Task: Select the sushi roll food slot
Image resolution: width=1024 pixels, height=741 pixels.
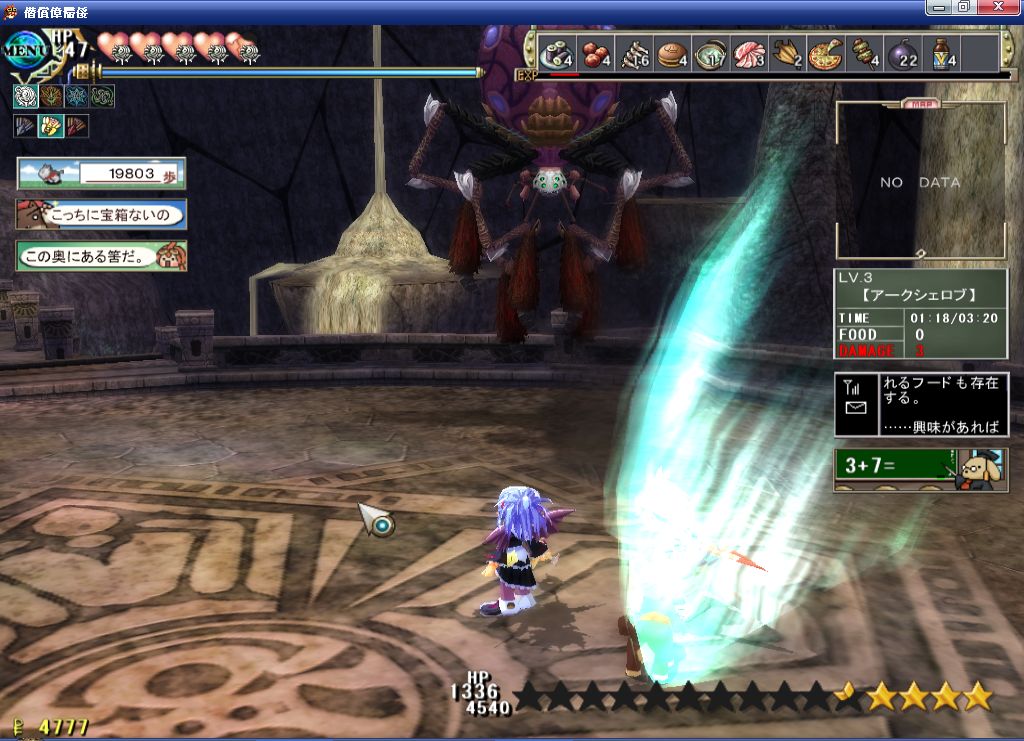Action: point(556,52)
